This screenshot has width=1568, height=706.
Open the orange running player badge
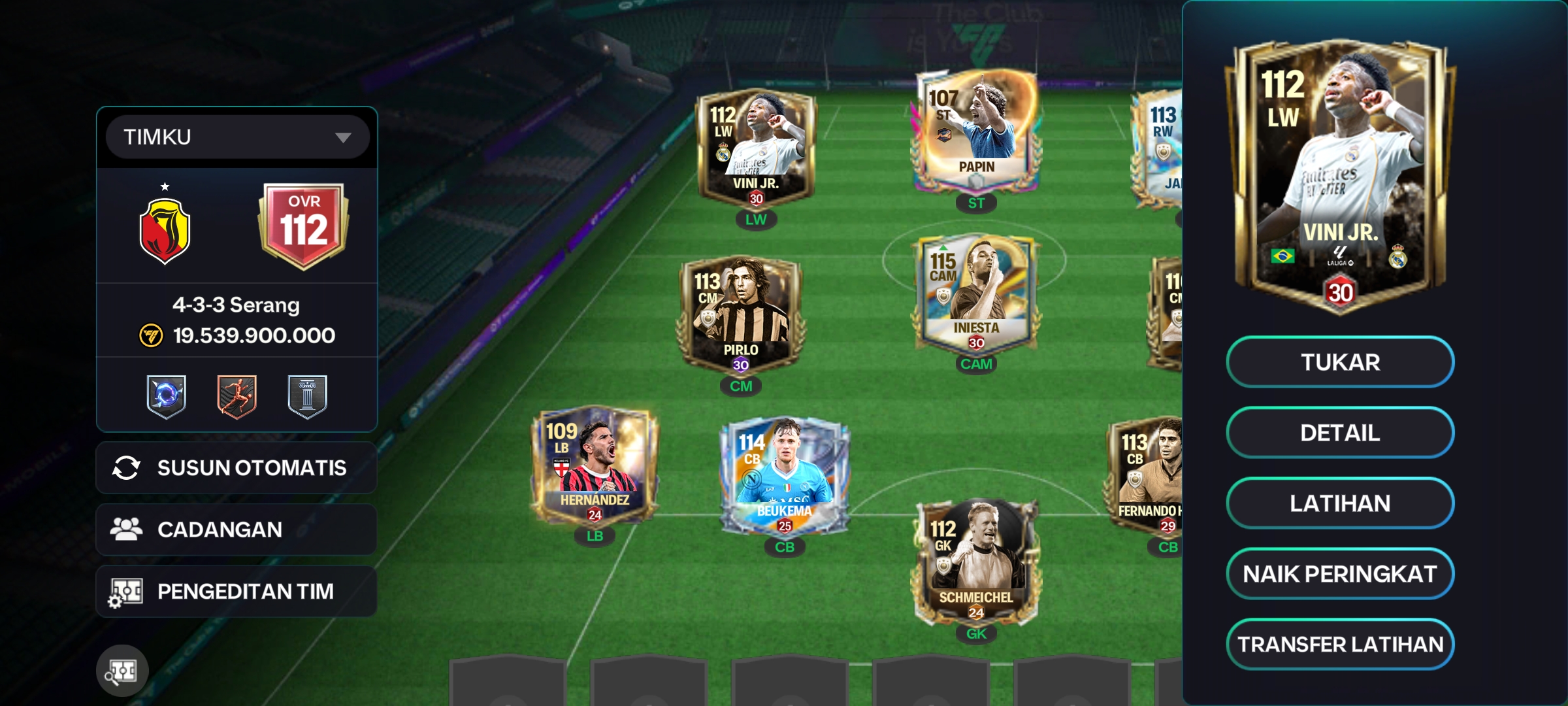(237, 396)
